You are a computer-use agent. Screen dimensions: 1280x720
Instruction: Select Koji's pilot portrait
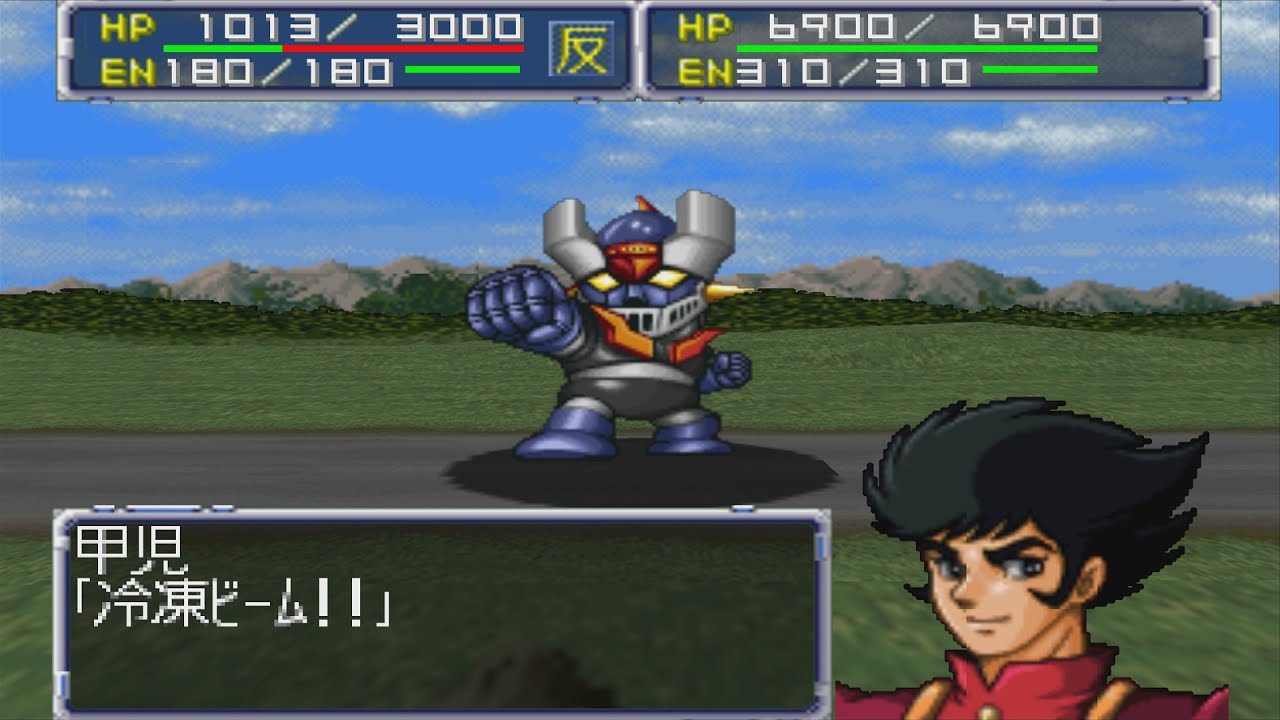(x=1030, y=560)
